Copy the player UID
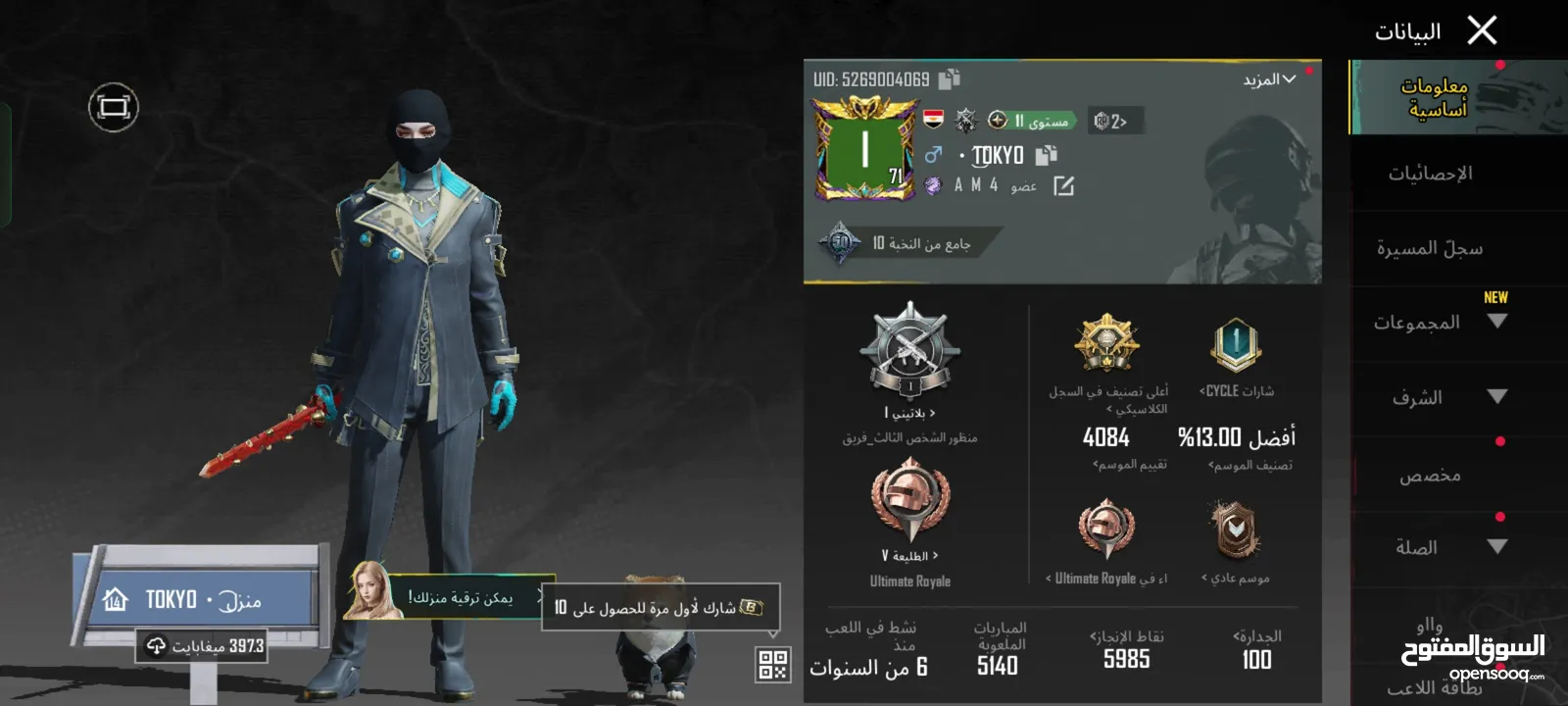 (x=949, y=79)
